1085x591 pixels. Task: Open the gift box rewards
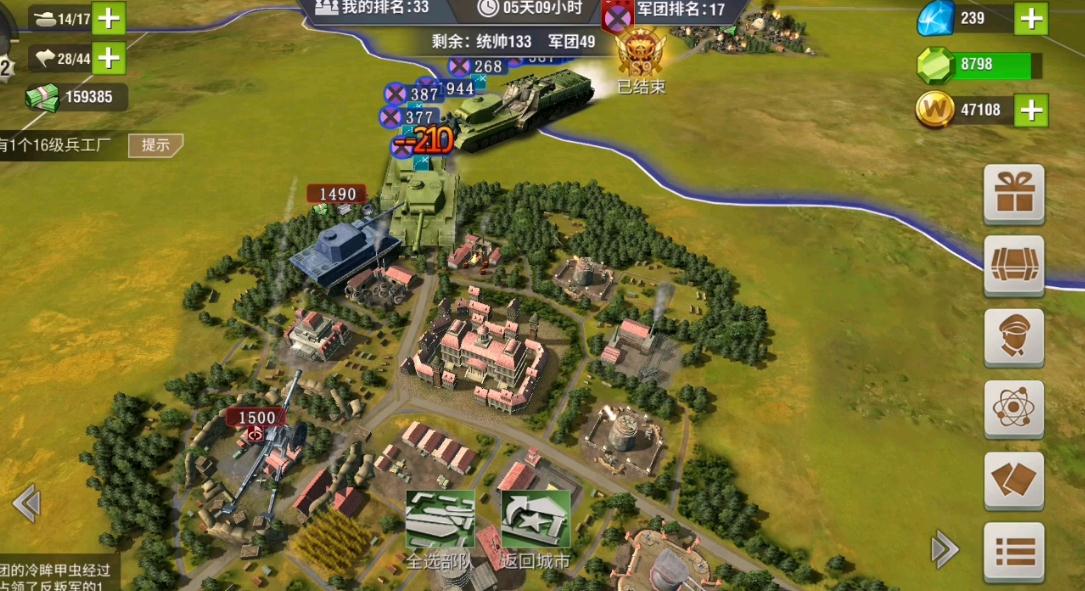point(1014,193)
